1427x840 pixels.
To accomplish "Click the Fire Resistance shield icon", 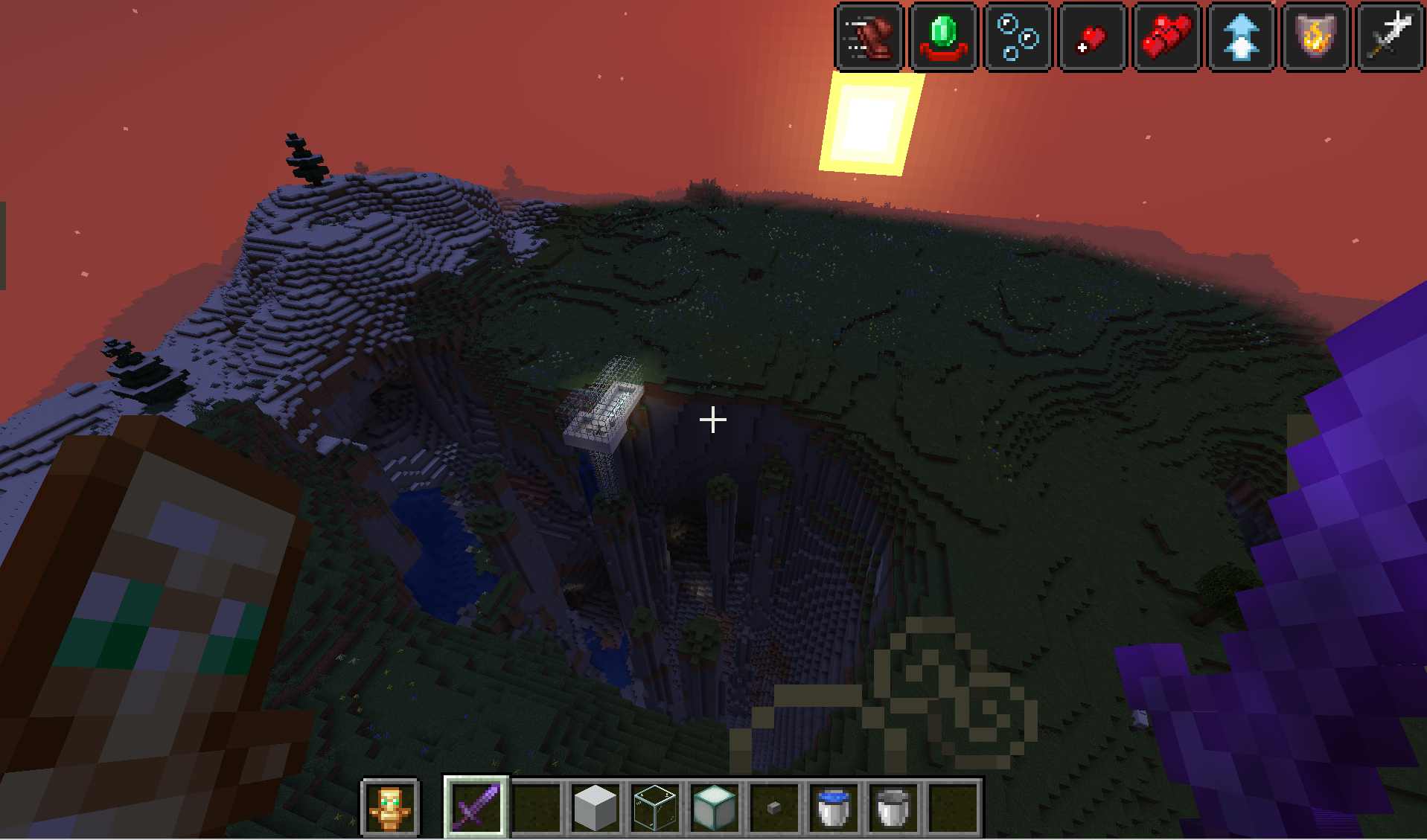I will click(x=1315, y=36).
